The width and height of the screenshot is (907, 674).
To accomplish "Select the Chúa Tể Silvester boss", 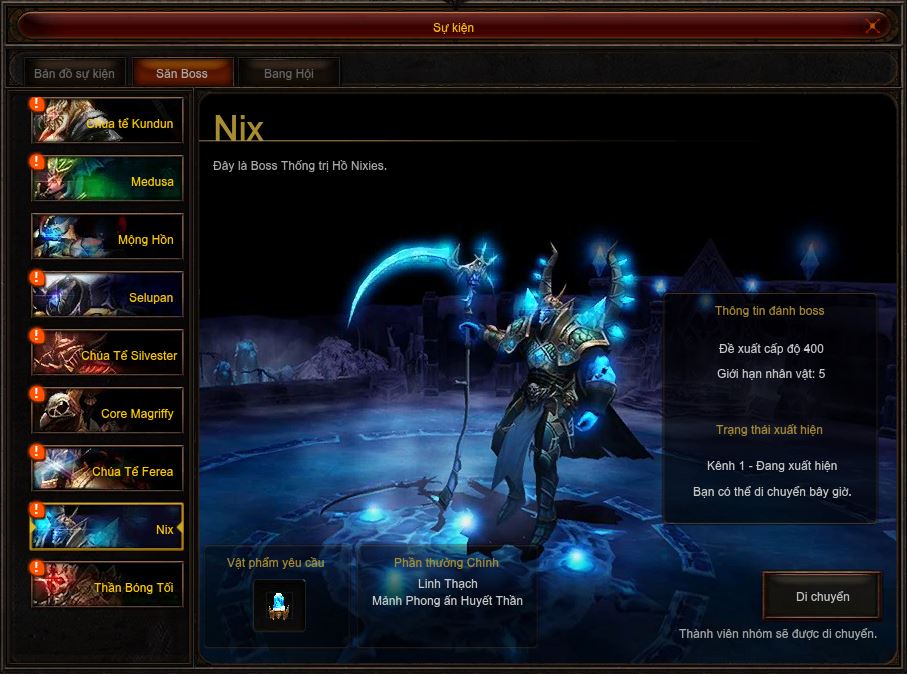I will click(x=107, y=353).
